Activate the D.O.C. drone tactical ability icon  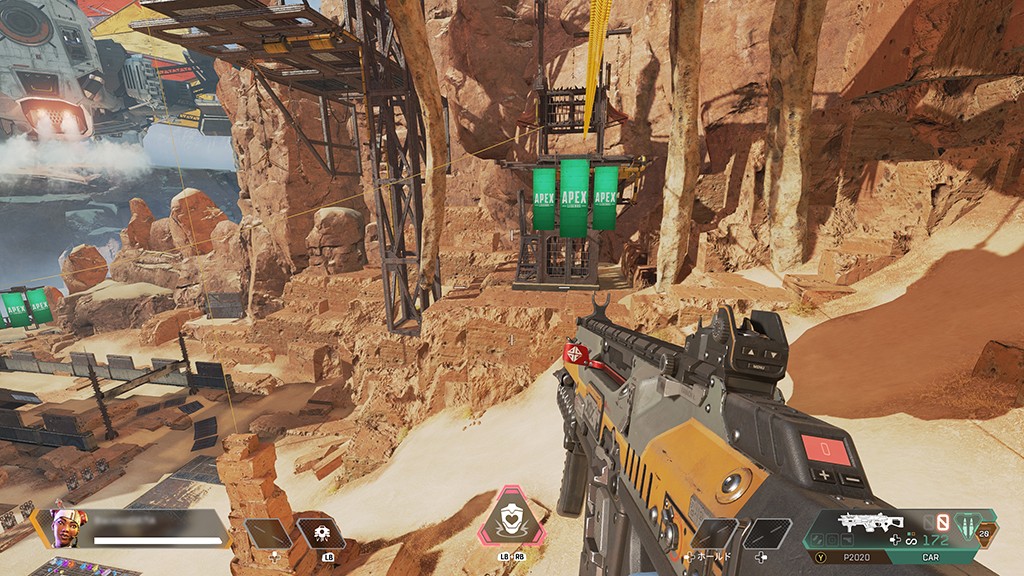click(x=323, y=533)
